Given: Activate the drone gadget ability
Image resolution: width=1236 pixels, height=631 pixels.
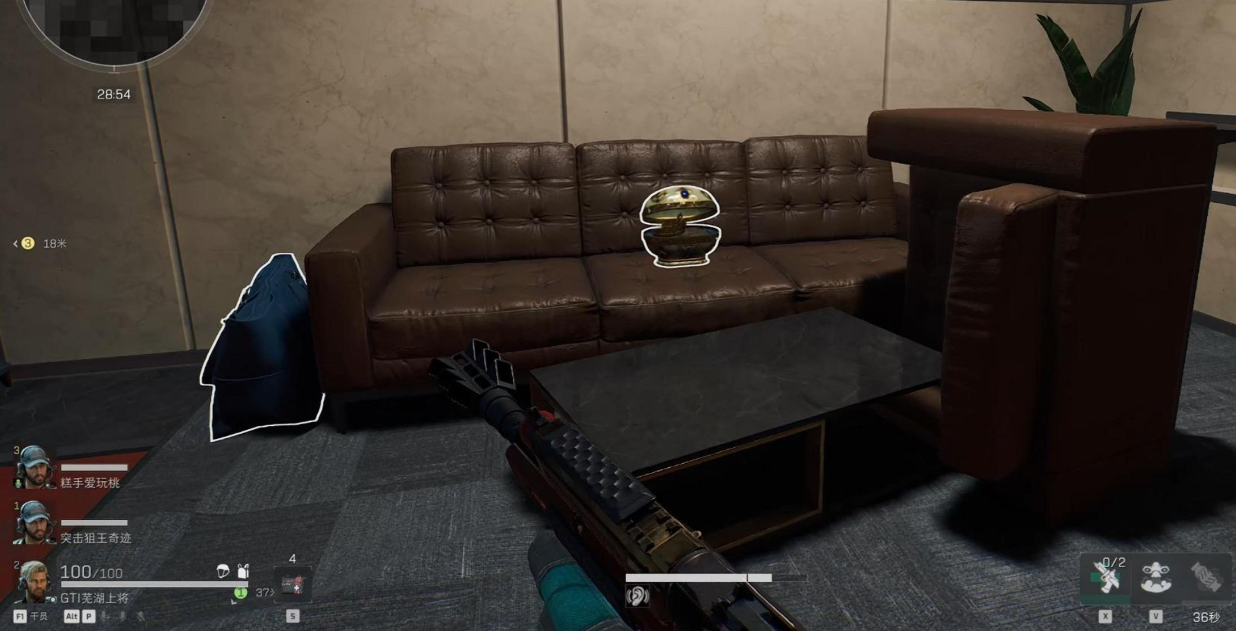Looking at the screenshot, I should coord(1156,579).
